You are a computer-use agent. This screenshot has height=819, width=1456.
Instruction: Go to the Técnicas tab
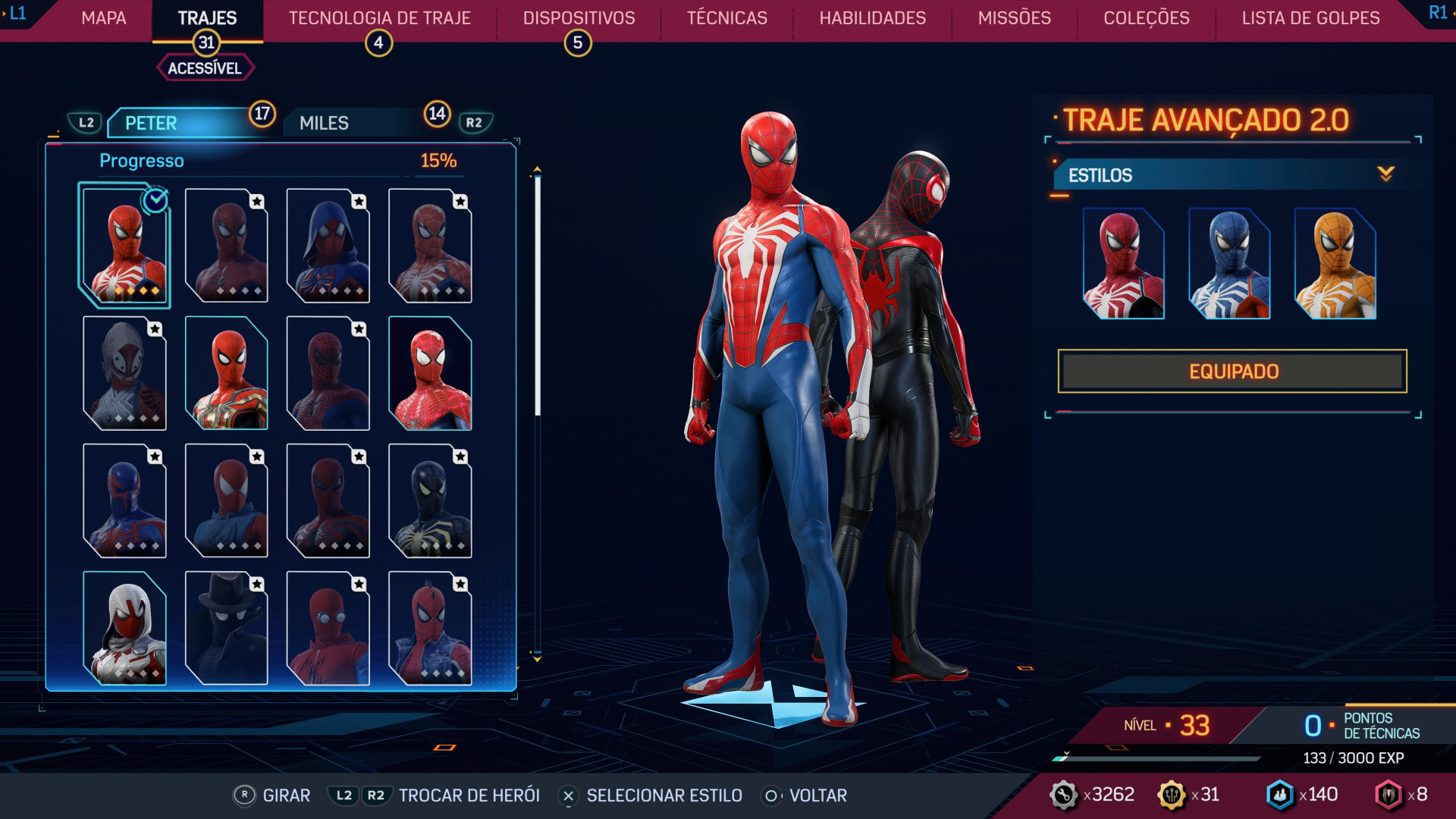(726, 18)
